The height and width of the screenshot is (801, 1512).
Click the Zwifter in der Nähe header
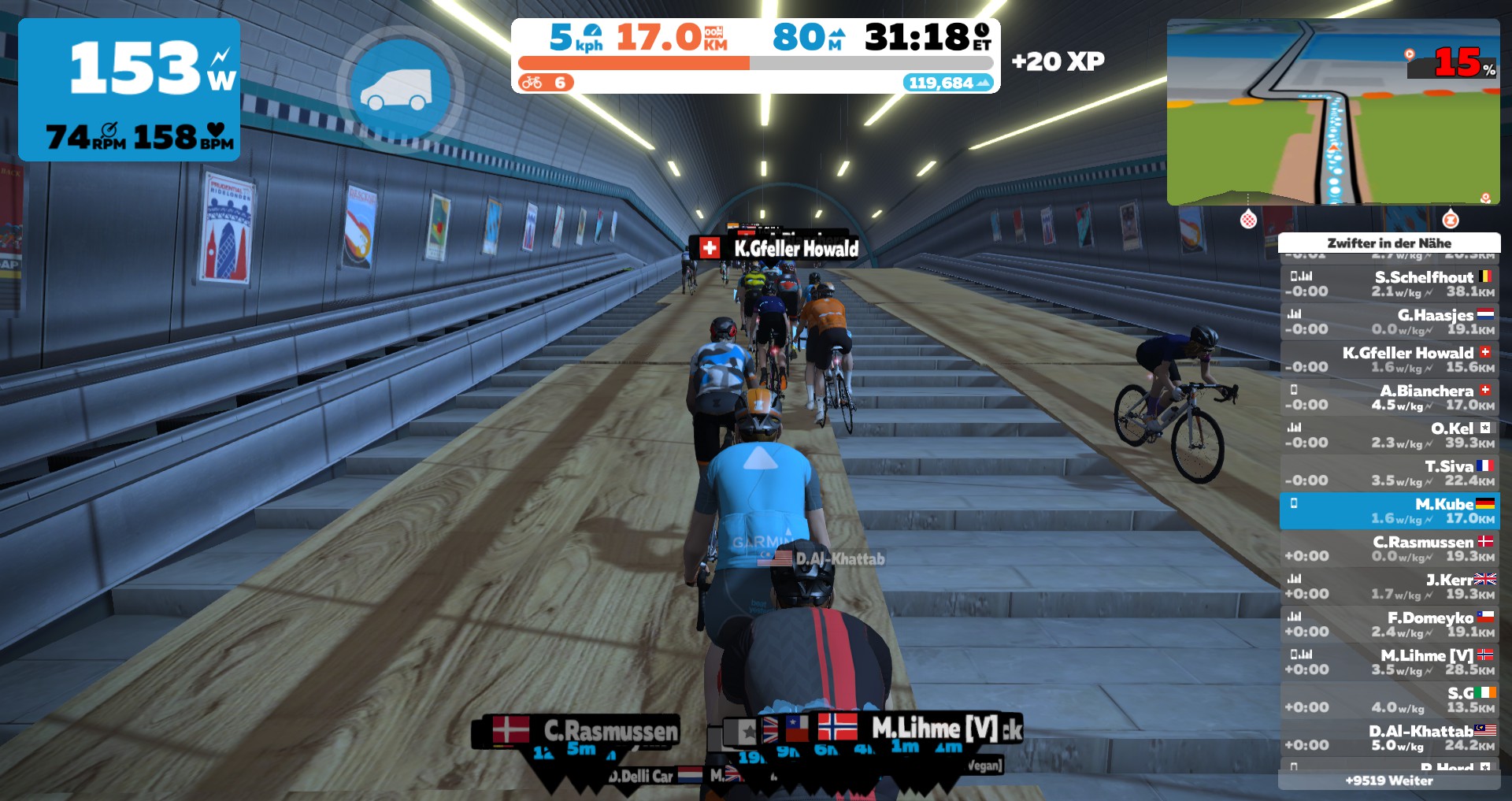(x=1389, y=243)
